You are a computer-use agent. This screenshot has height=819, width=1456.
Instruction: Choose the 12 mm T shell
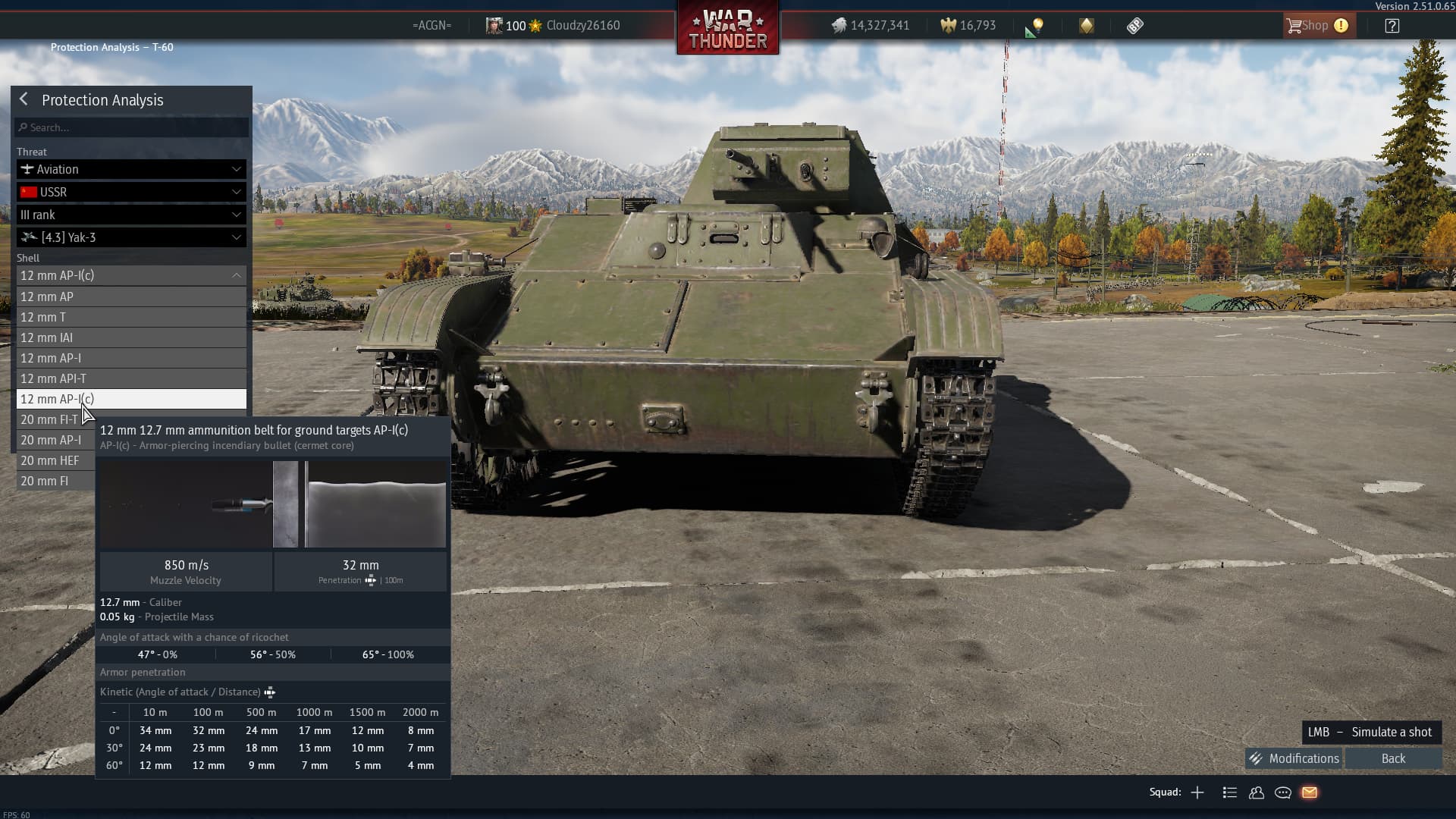tap(131, 317)
